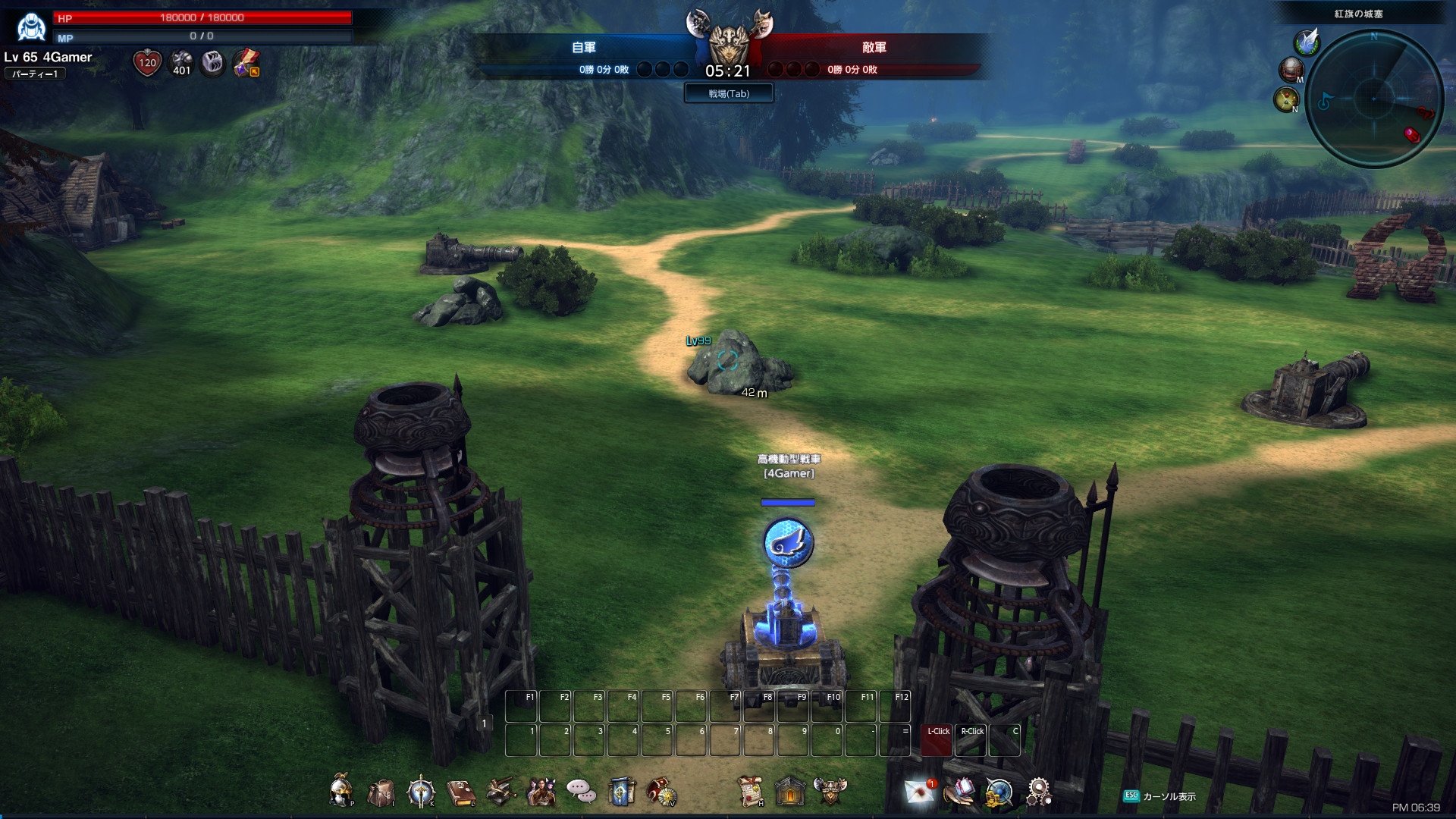1456x819 pixels.
Task: Click the L-Click action slot
Action: point(937,741)
